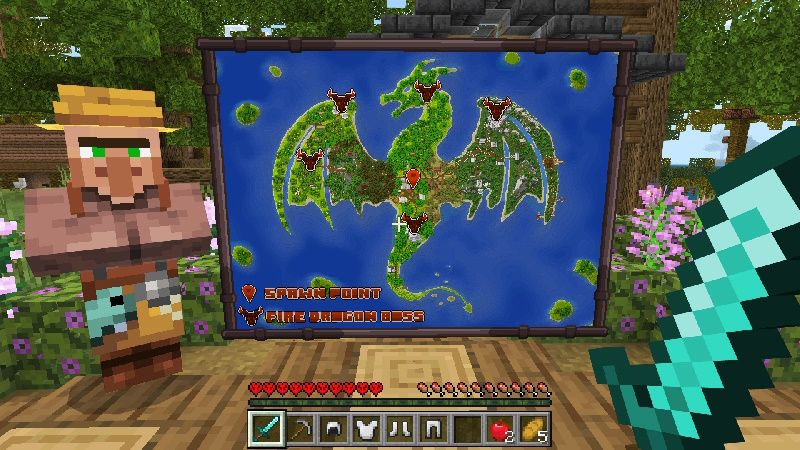This screenshot has width=800, height=450.
Task: Select the iron chestplate slot
Action: tap(365, 428)
